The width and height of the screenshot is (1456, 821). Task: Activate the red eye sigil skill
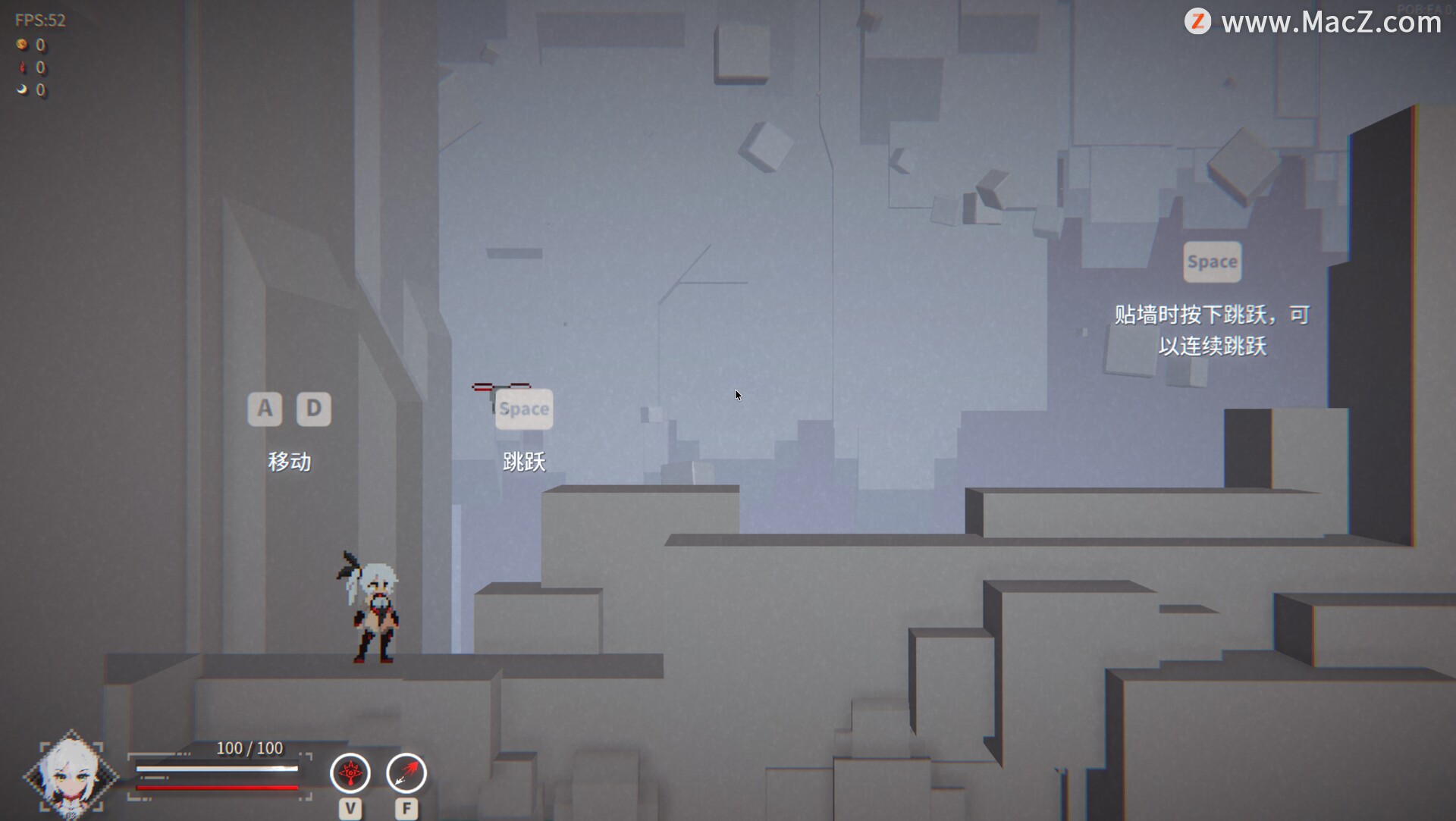tap(350, 773)
